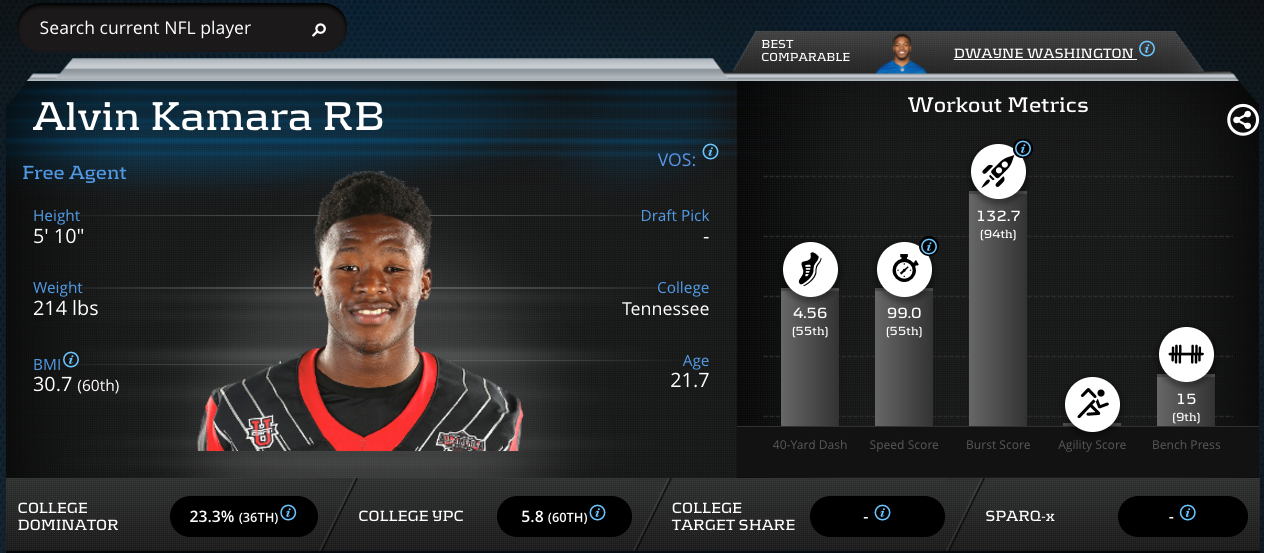The height and width of the screenshot is (553, 1264).
Task: Click the Speed Score info icon
Action: tap(928, 246)
